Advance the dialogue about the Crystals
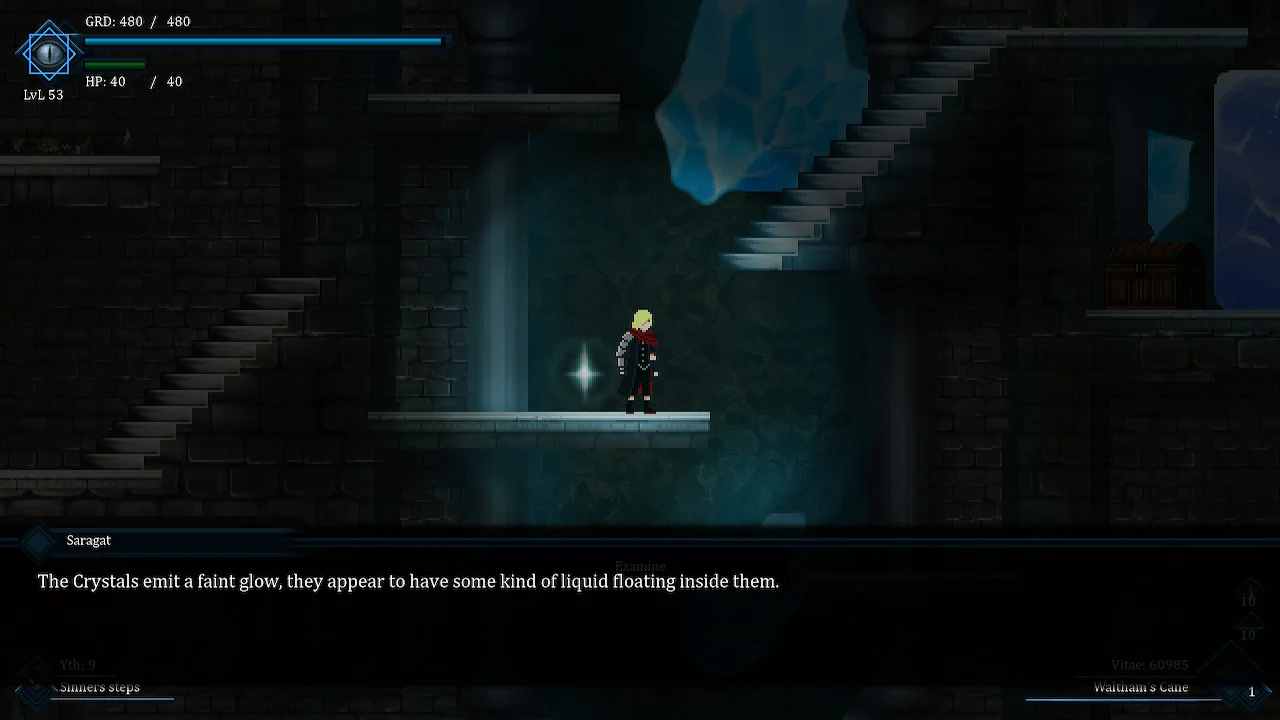This screenshot has height=720, width=1280. click(407, 581)
